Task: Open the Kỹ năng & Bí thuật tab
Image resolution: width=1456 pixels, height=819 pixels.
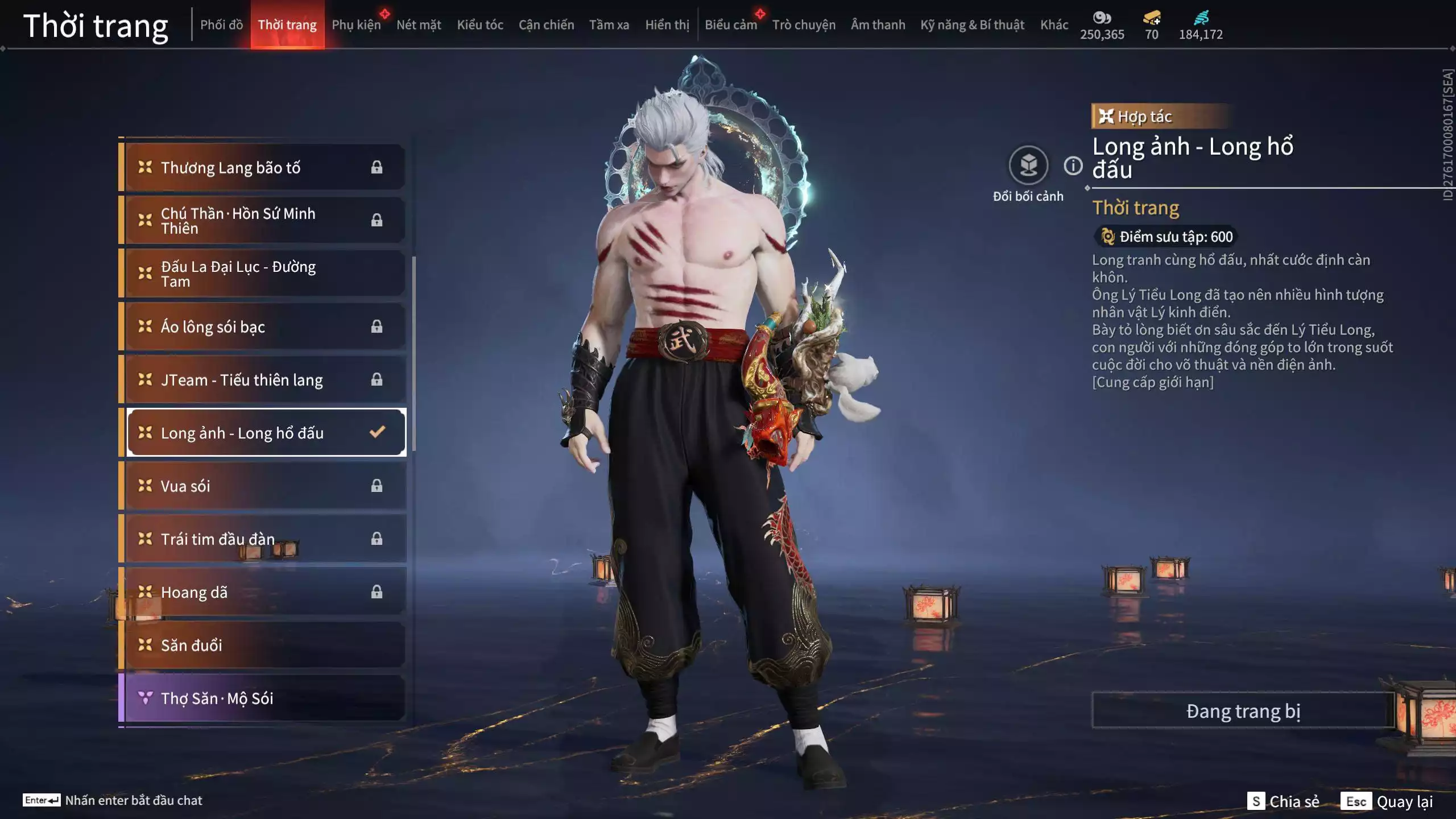Action: (972, 25)
